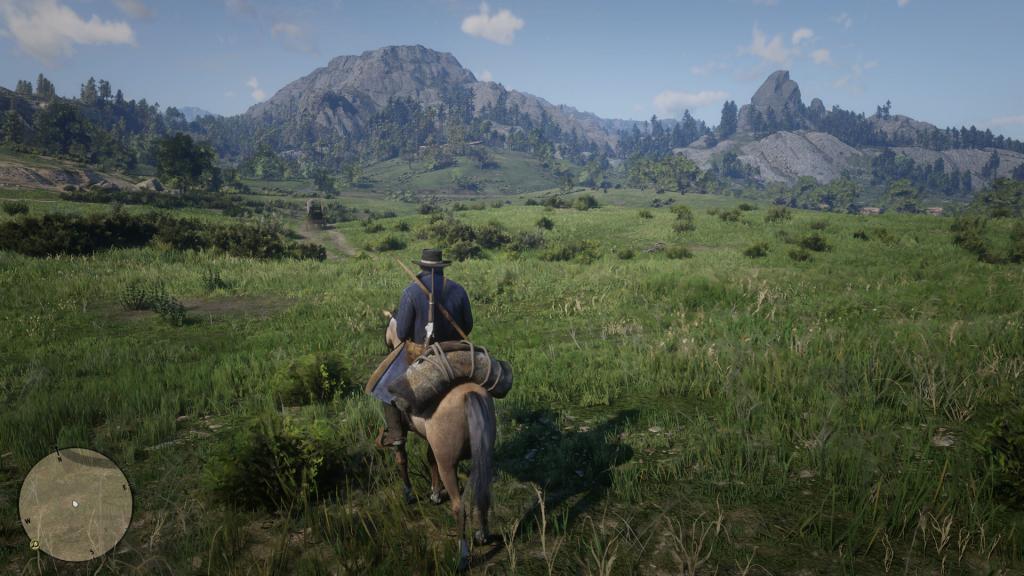This screenshot has height=576, width=1024.
Task: Click the white player arrow on minimap
Action: coord(75,502)
